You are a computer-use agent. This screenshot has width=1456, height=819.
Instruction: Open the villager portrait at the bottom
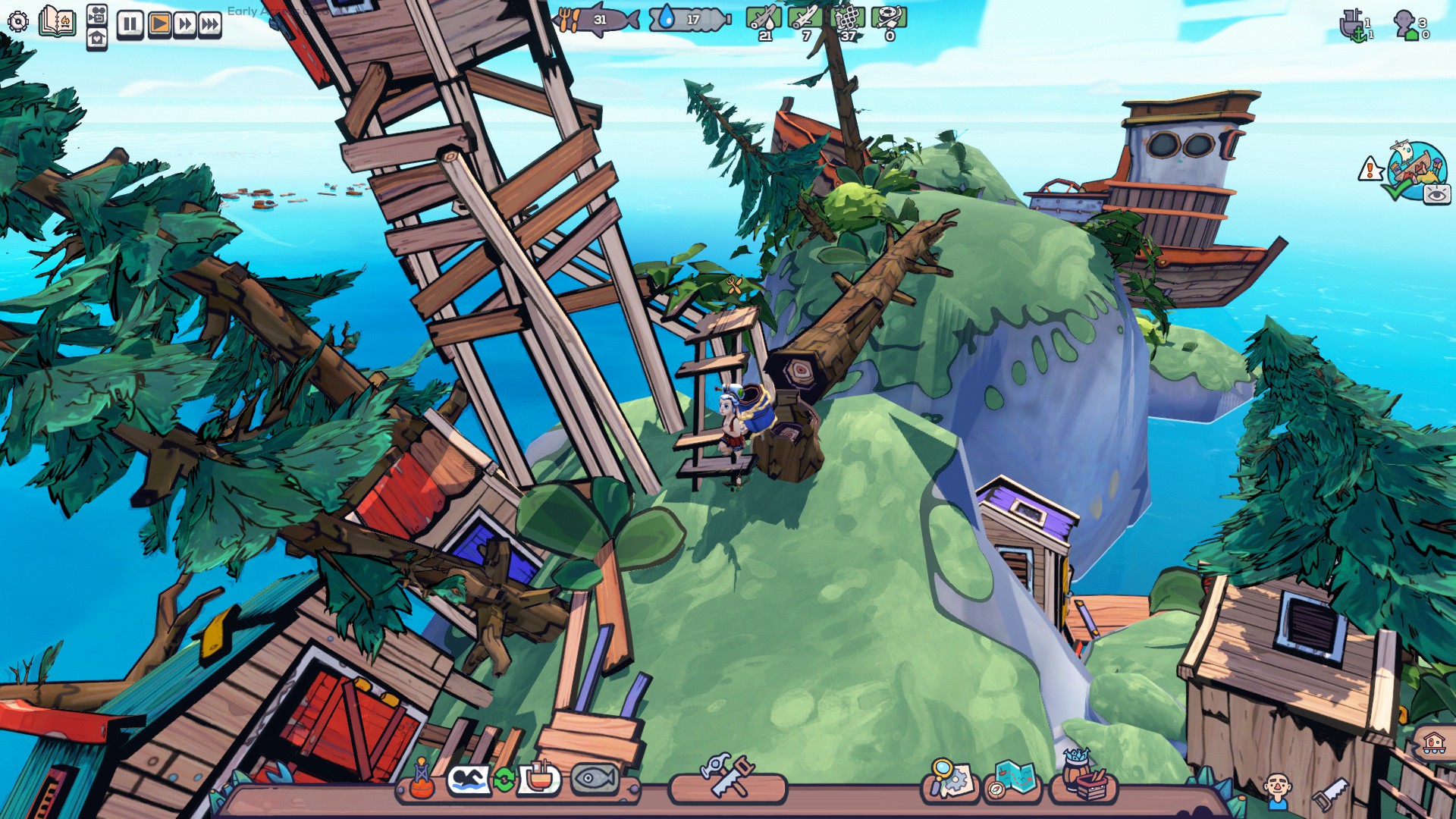pos(1277,789)
